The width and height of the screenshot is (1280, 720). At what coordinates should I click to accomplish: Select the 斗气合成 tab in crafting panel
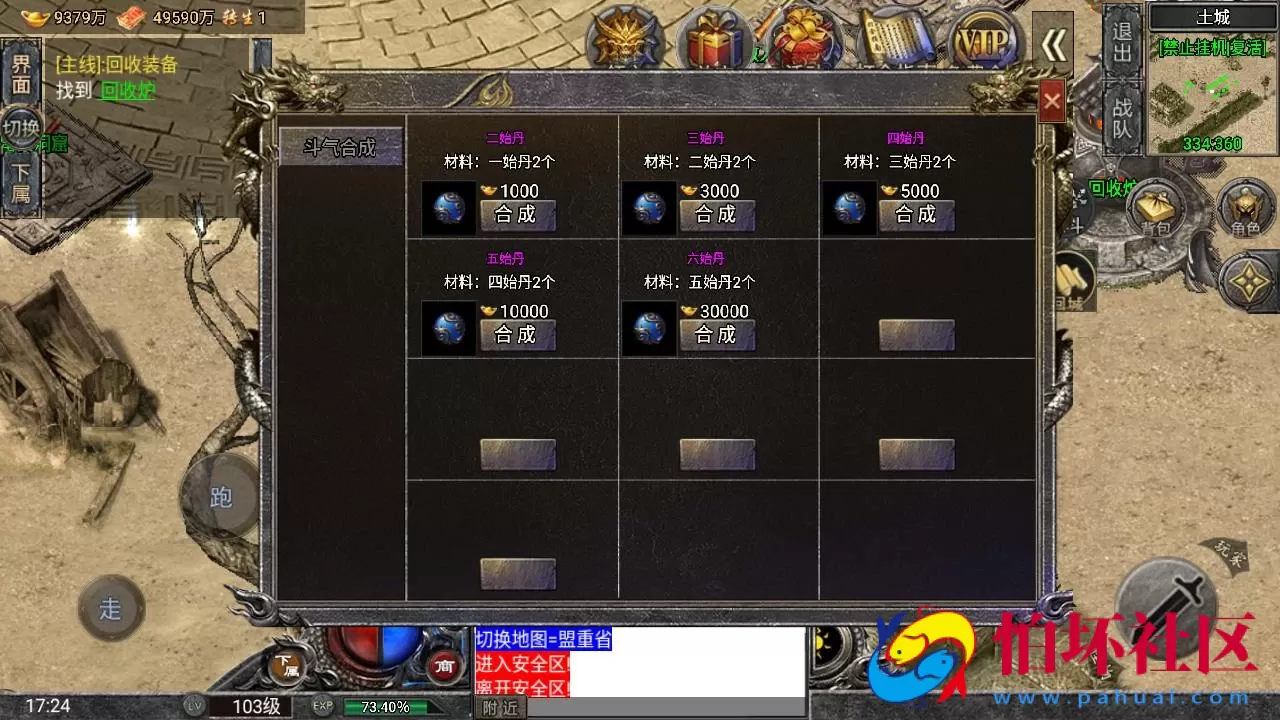pyautogui.click(x=342, y=146)
